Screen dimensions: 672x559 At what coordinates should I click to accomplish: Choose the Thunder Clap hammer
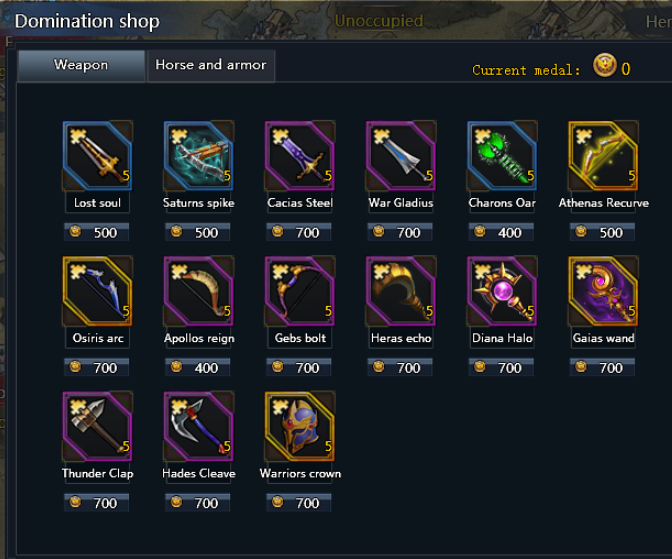[x=98, y=426]
